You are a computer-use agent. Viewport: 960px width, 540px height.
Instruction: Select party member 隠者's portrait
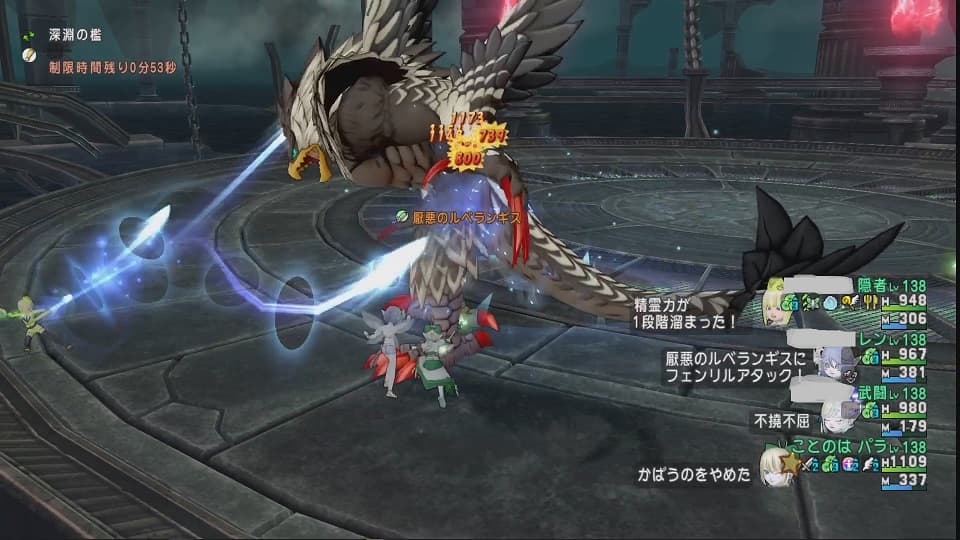click(776, 306)
